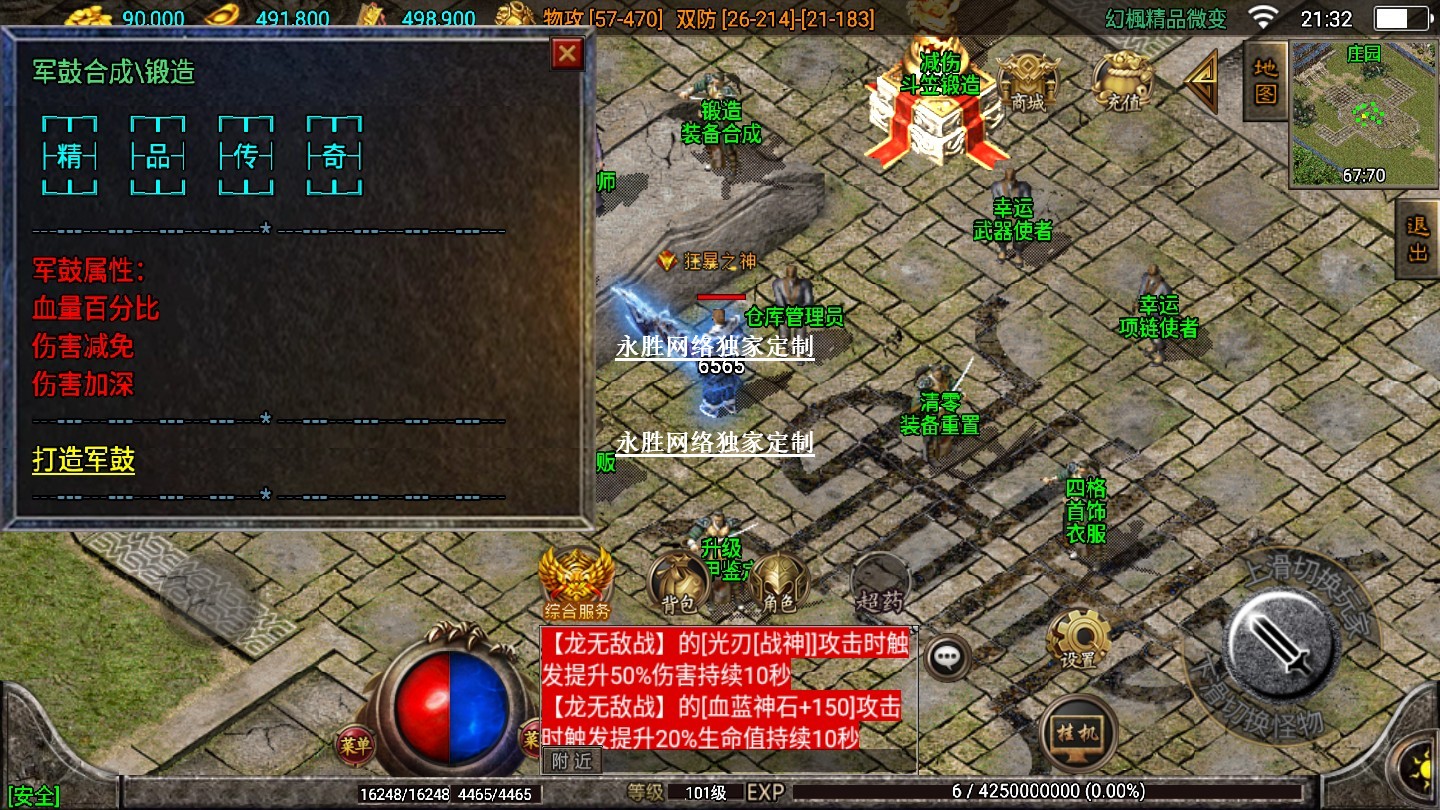This screenshot has width=1440, height=810.
Task: Collapse the top menu with the arrow
Action: click(1202, 82)
